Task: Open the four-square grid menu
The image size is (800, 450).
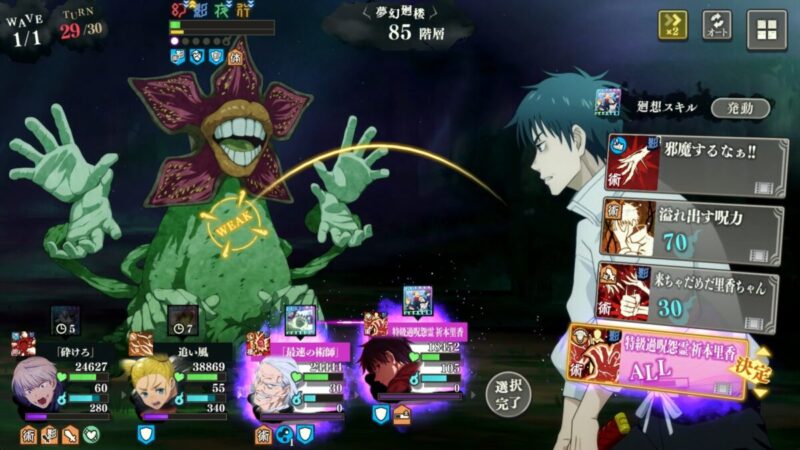Action: [767, 29]
